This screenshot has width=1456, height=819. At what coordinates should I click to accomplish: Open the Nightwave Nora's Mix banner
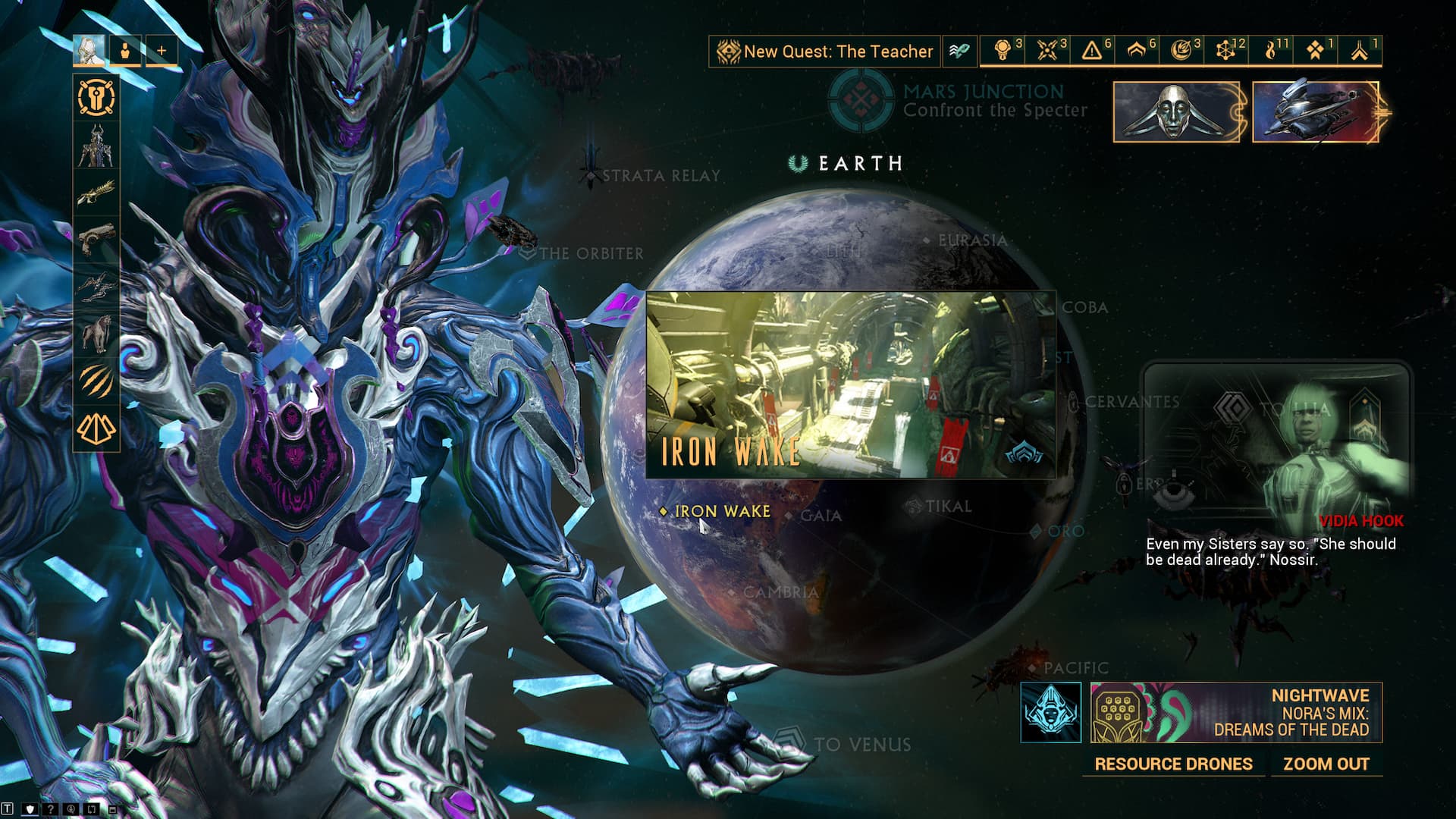1236,713
